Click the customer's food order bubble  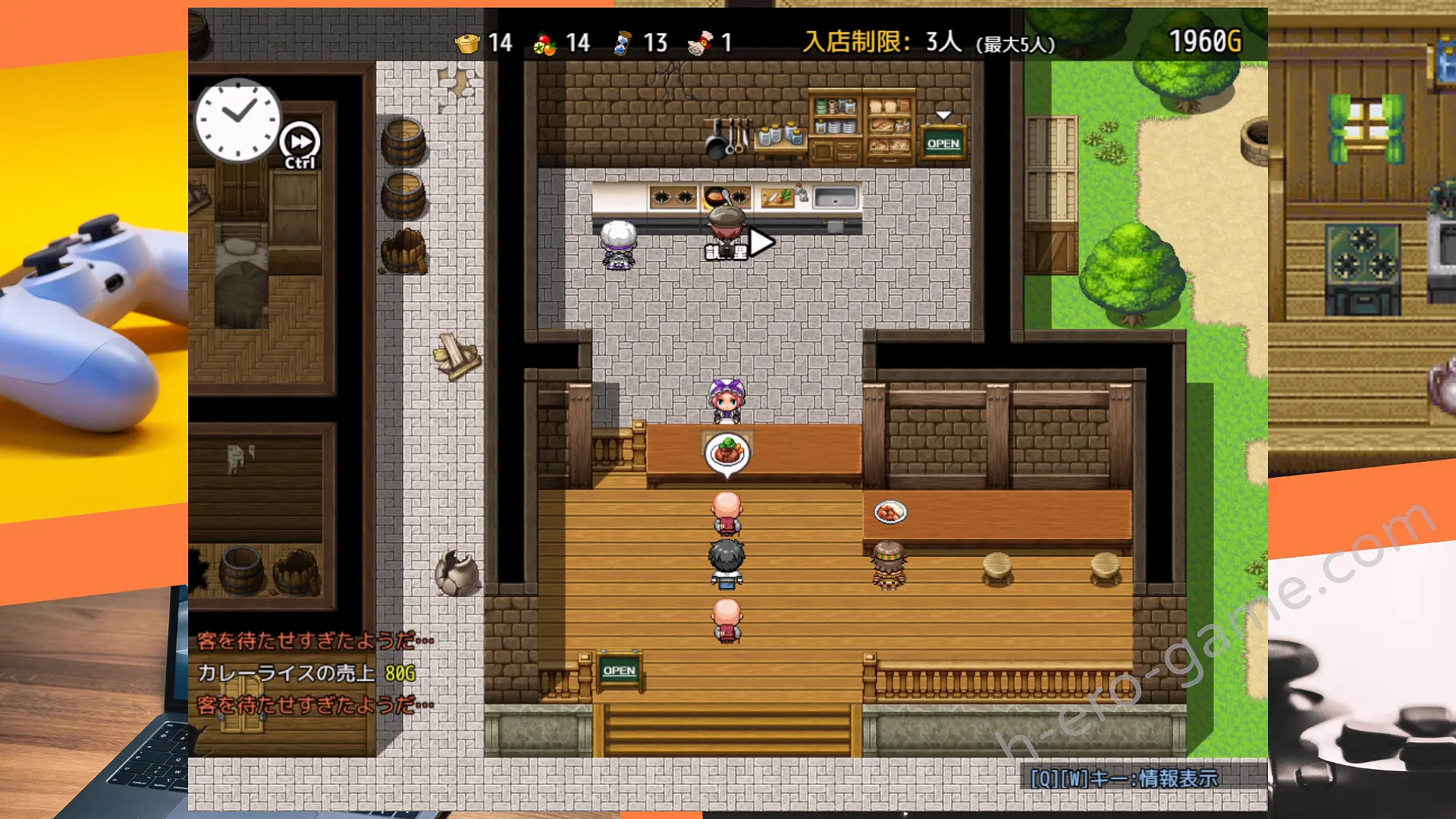(x=727, y=453)
